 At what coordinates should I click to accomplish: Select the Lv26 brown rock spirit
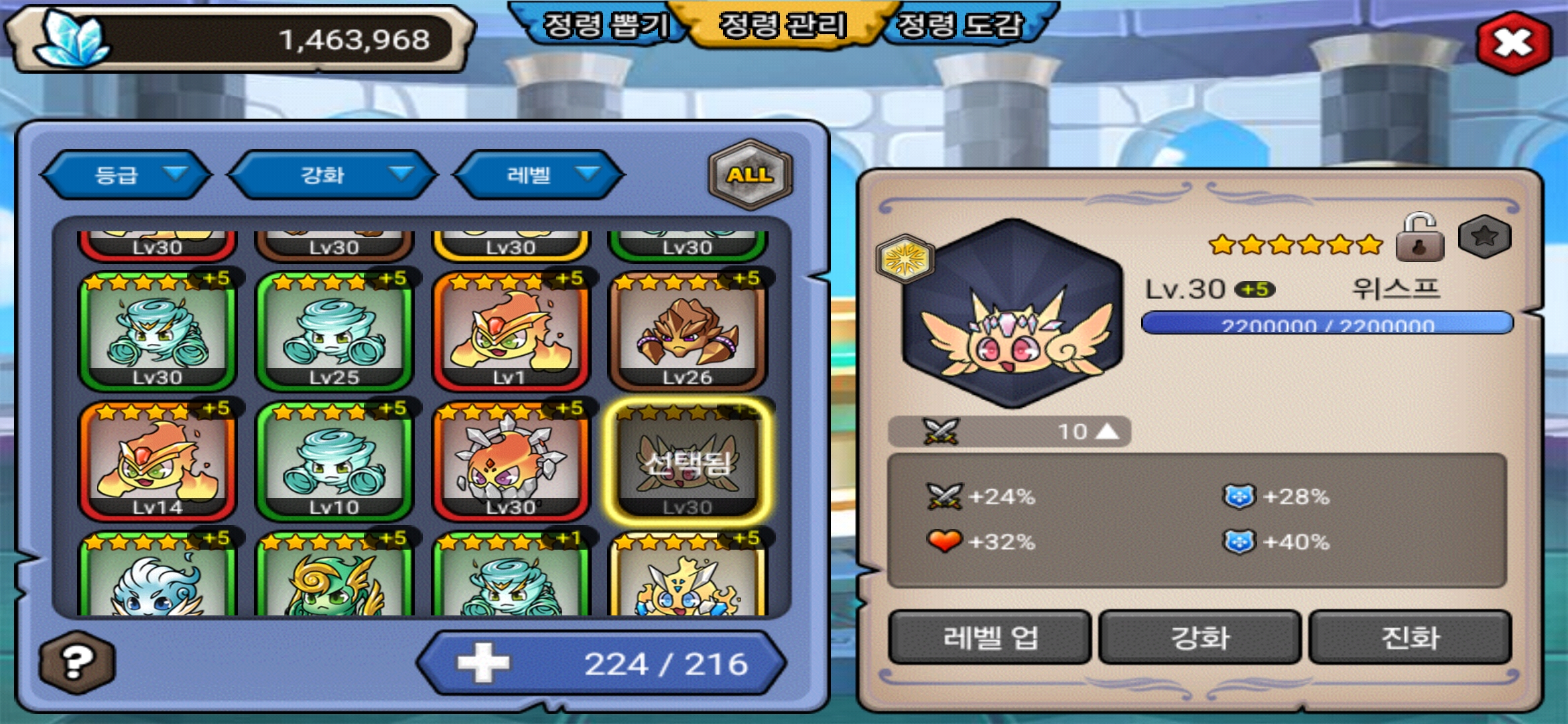pos(688,332)
